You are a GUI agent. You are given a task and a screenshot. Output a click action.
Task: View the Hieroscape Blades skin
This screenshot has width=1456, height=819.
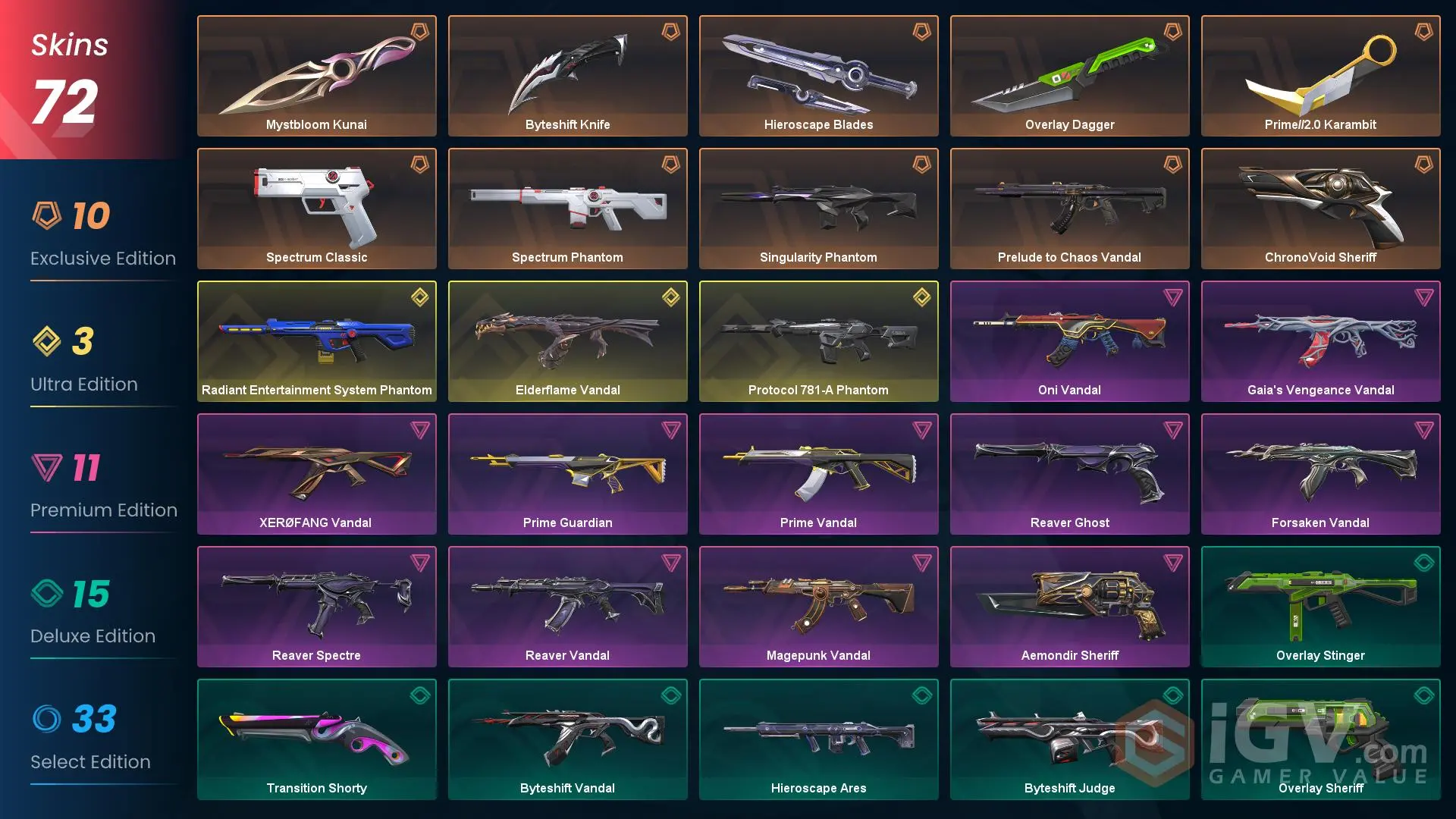(x=818, y=75)
